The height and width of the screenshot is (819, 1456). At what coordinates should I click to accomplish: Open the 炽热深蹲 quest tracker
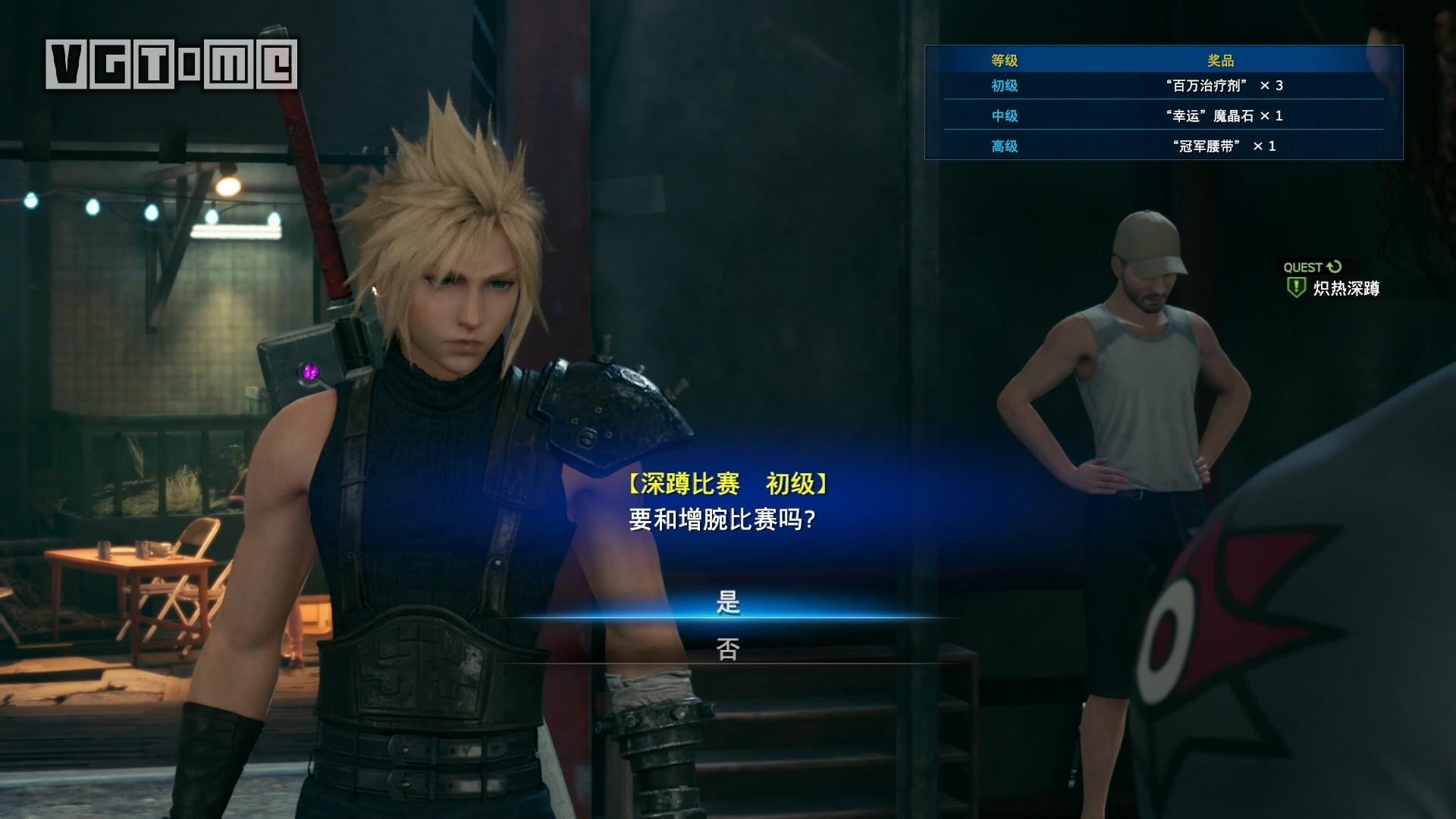tap(1345, 288)
